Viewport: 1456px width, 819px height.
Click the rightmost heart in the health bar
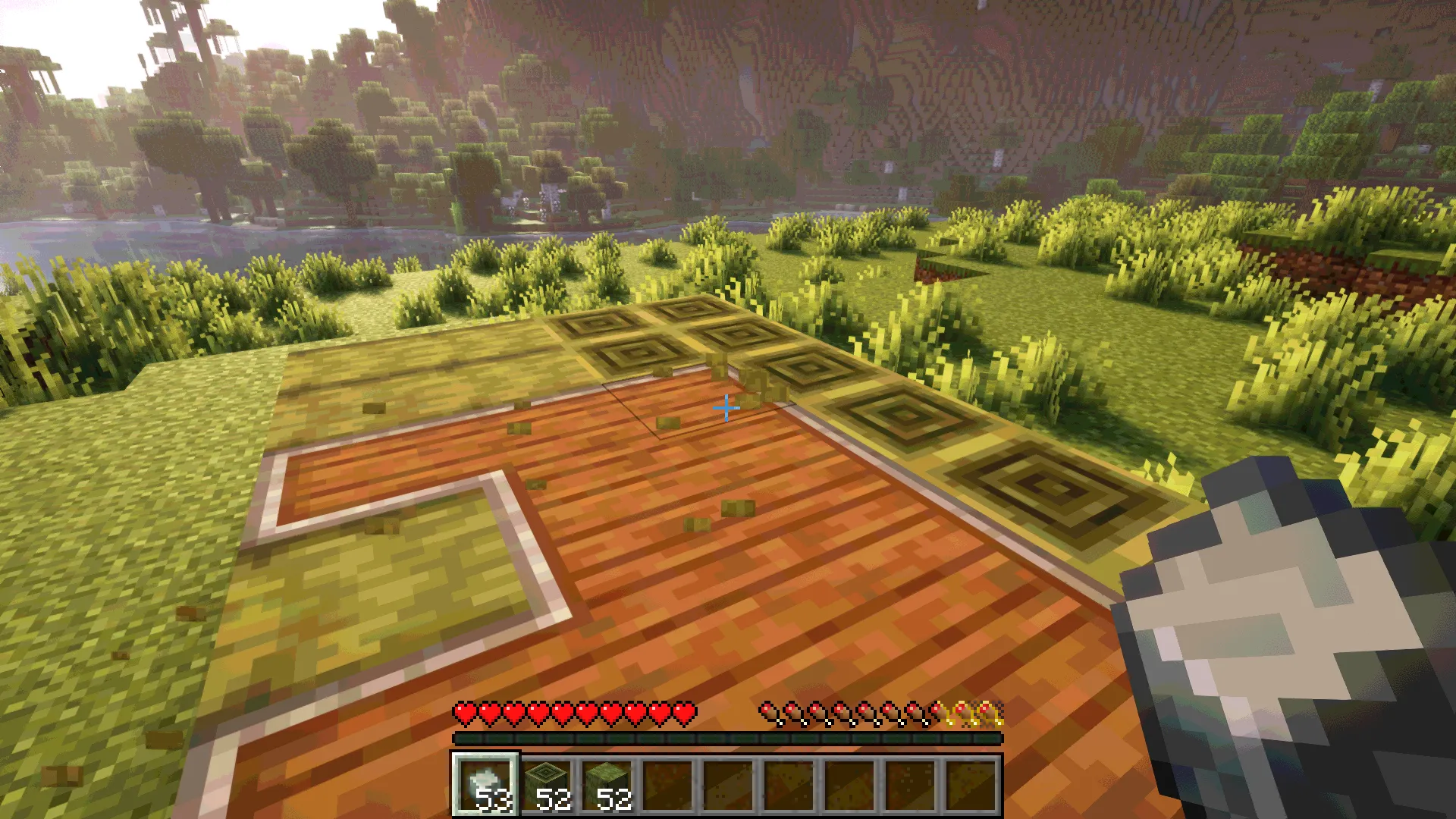pyautogui.click(x=683, y=714)
